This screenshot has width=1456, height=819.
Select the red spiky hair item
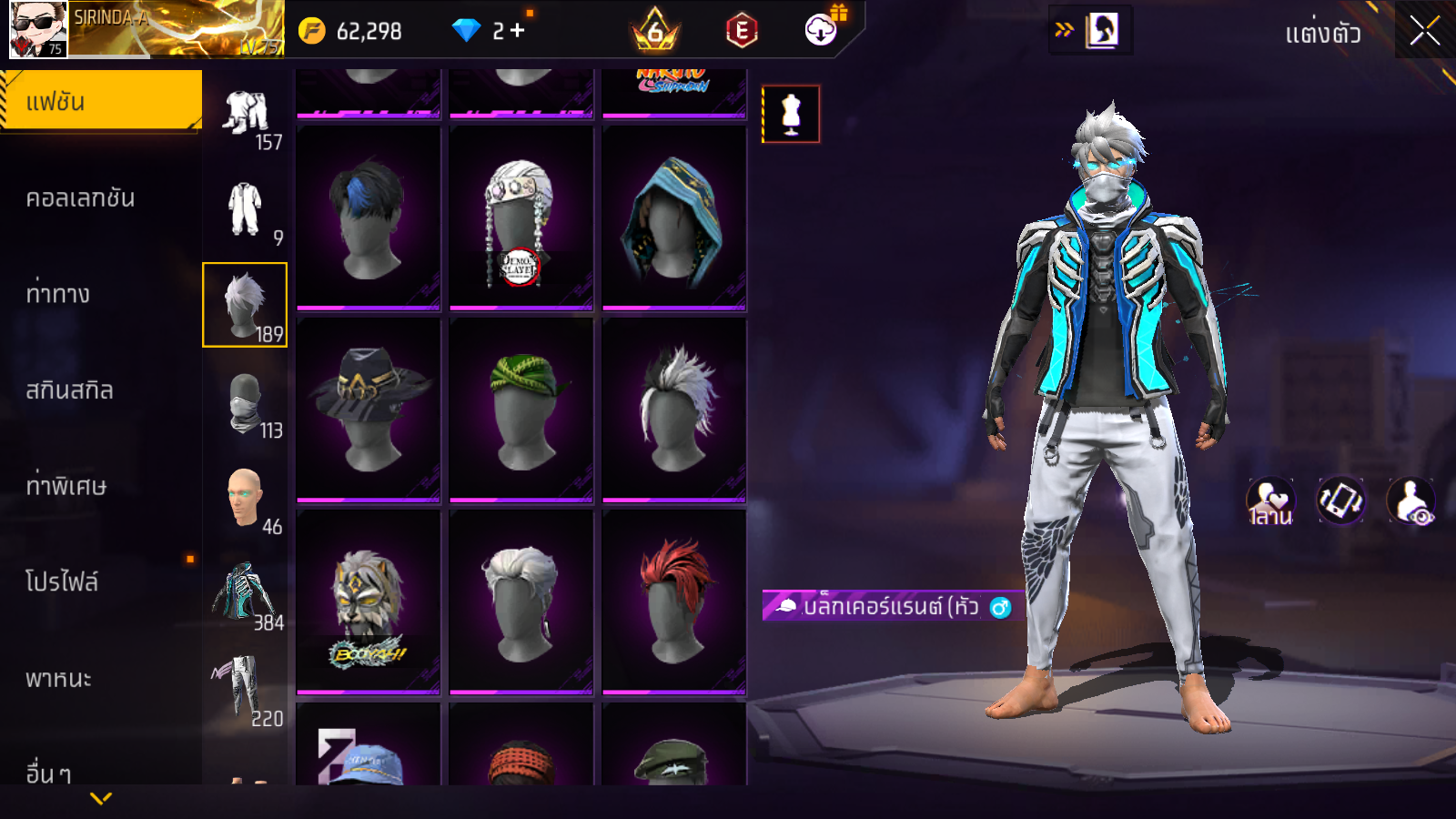[674, 602]
